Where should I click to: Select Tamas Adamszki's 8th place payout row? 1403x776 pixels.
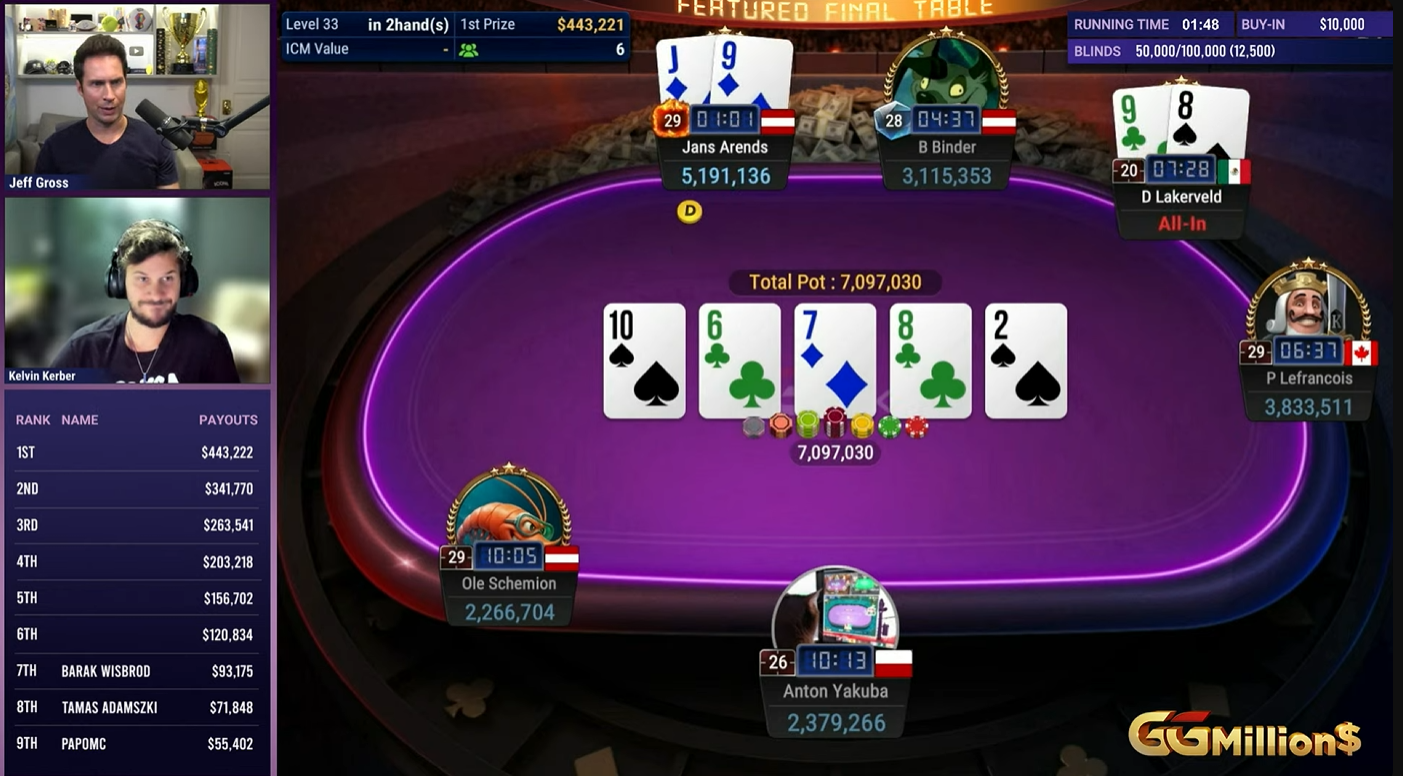click(135, 707)
